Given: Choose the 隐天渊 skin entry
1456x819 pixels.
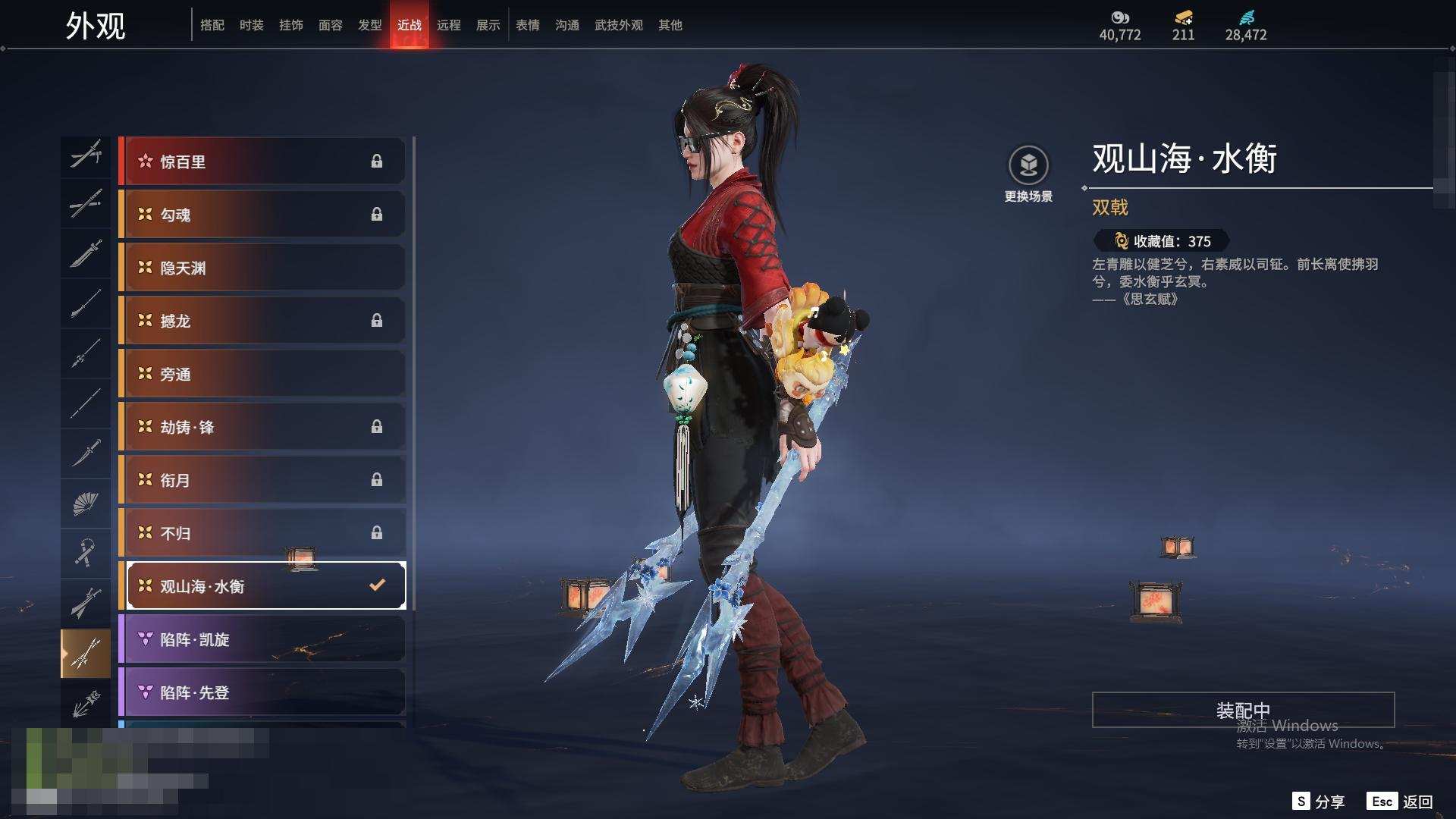Looking at the screenshot, I should [262, 268].
